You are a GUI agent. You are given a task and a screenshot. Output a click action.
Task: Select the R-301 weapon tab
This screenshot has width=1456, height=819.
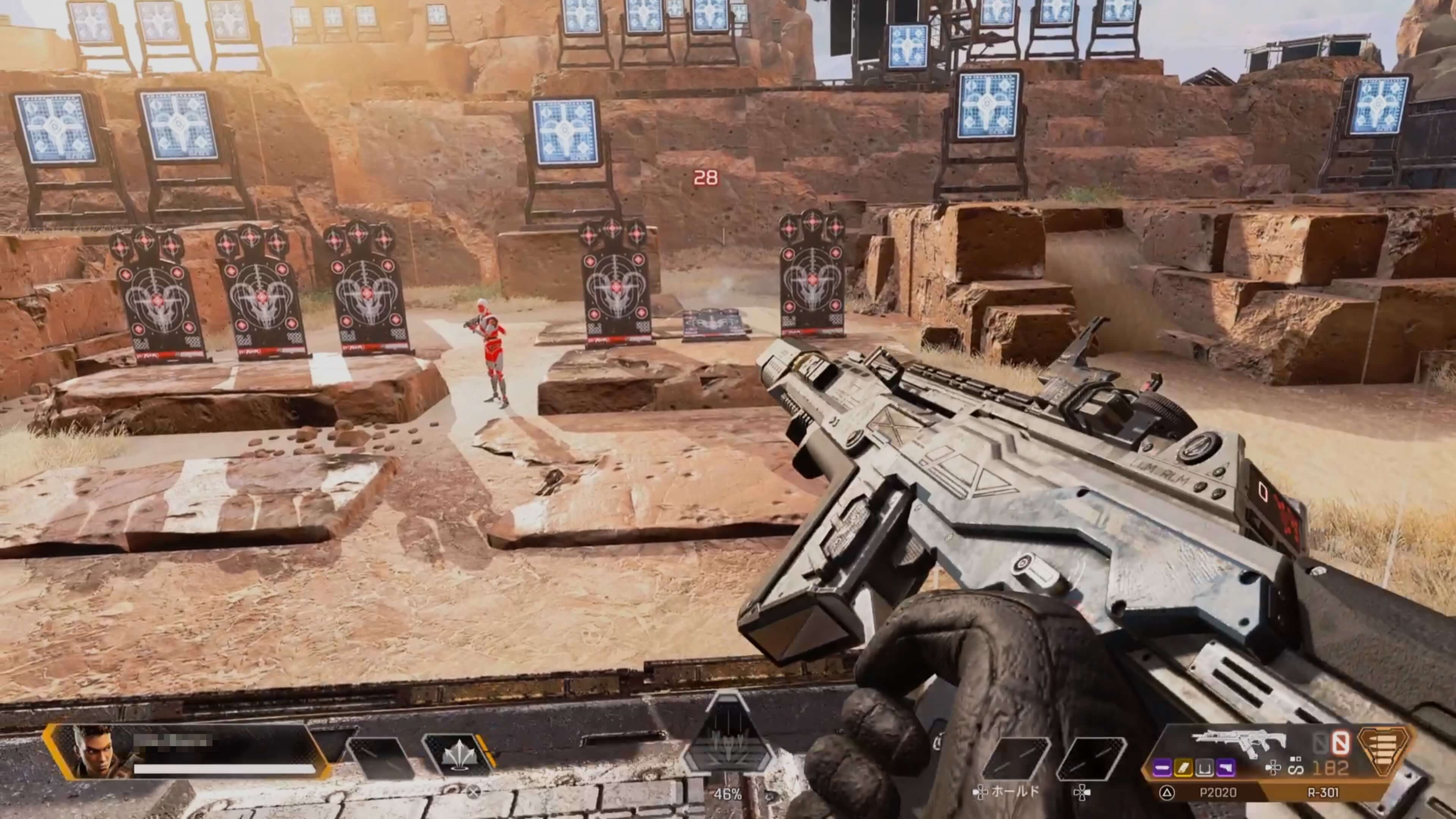[1323, 792]
